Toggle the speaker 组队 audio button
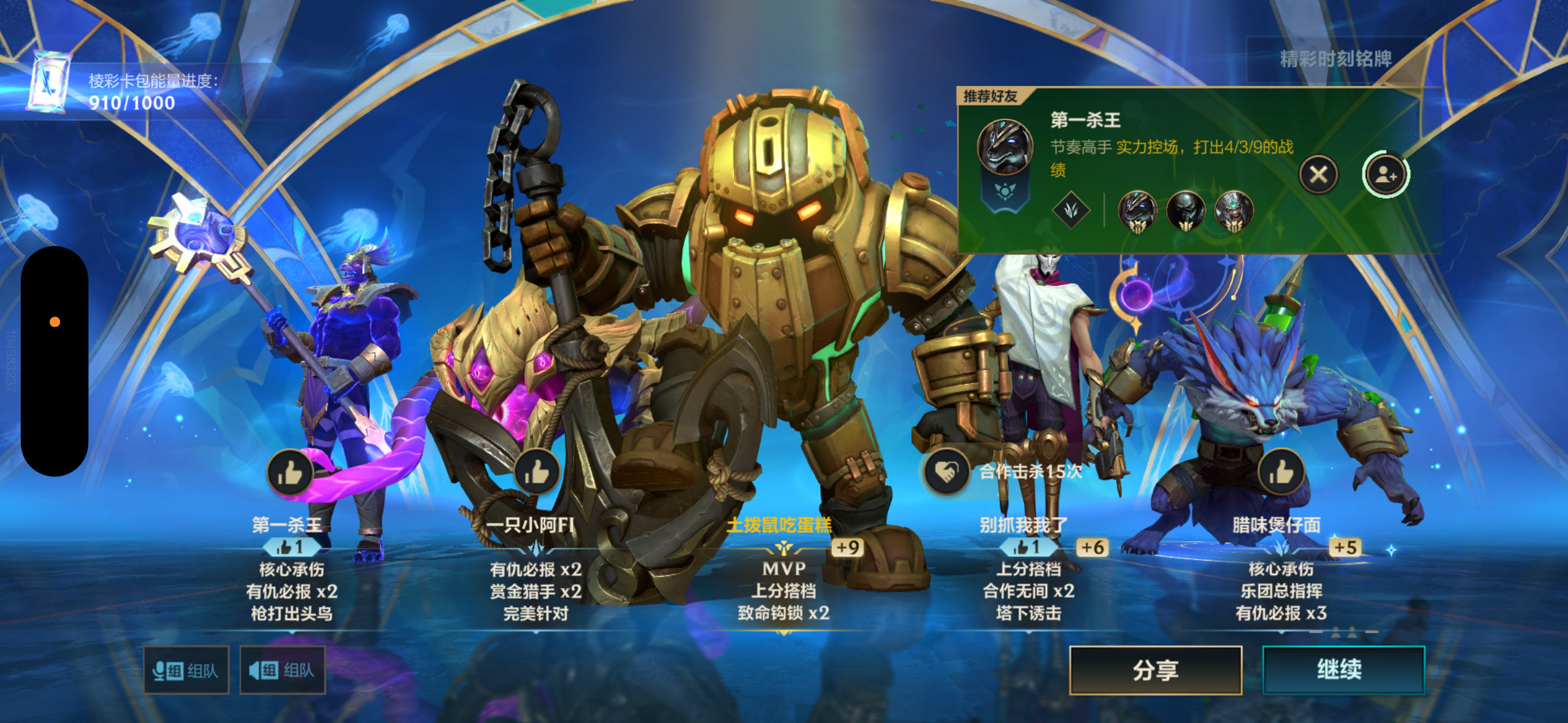Image resolution: width=1568 pixels, height=723 pixels. click(x=282, y=670)
